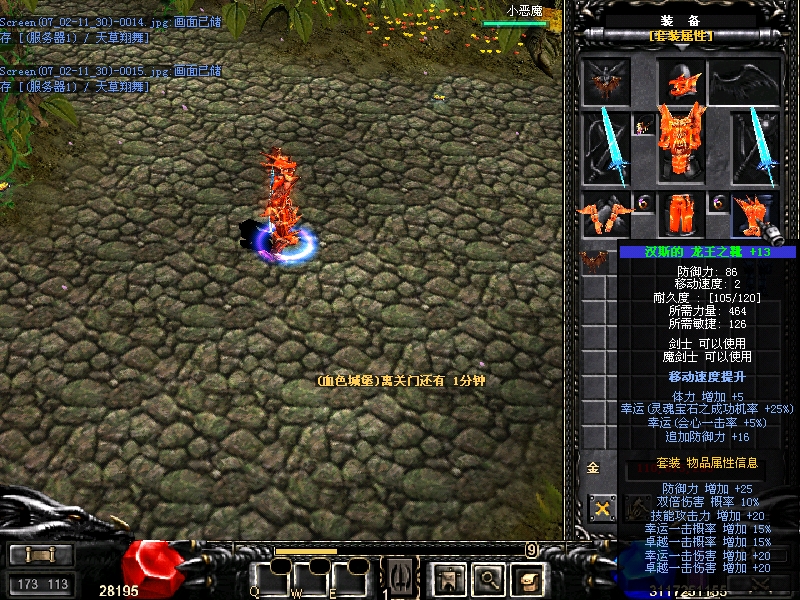Click the scroll icon button on the bottom bar
Image resolution: width=800 pixels, height=600 pixels.
click(528, 577)
